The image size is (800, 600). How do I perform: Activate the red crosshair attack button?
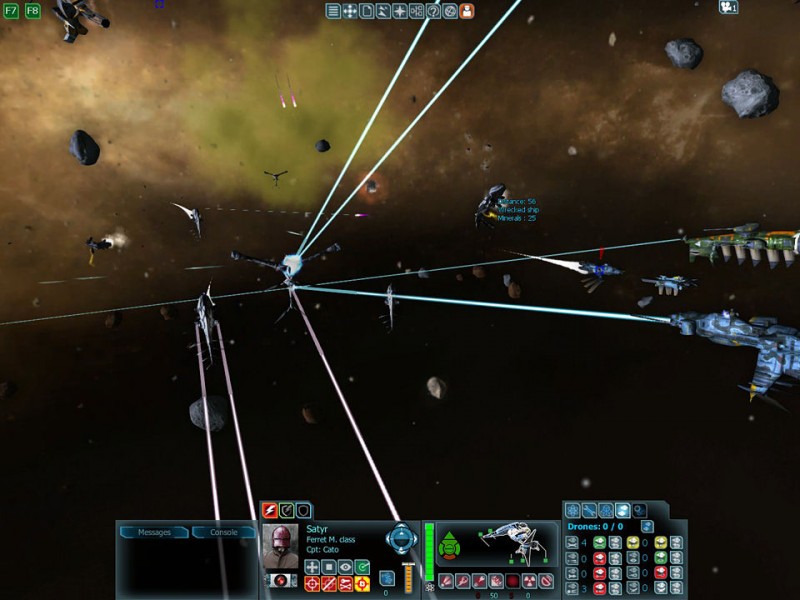[312, 584]
